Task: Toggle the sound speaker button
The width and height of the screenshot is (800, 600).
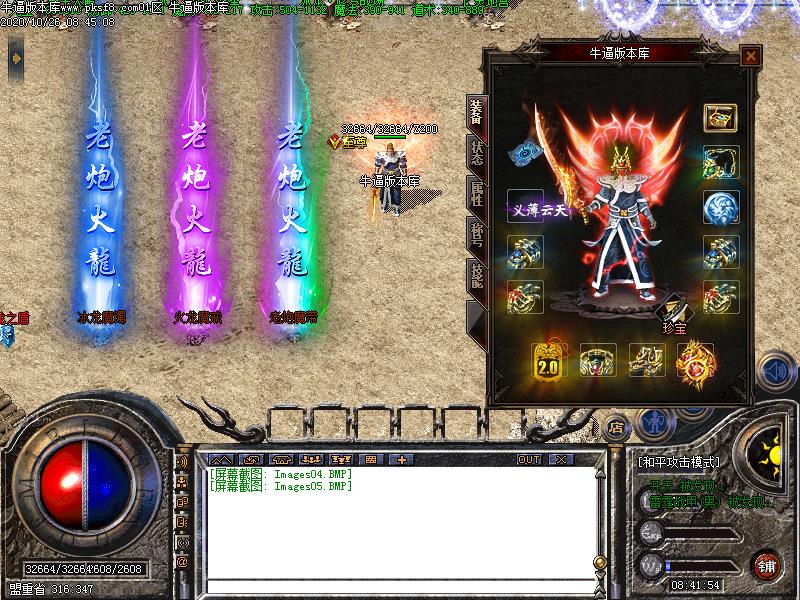Action: [774, 371]
